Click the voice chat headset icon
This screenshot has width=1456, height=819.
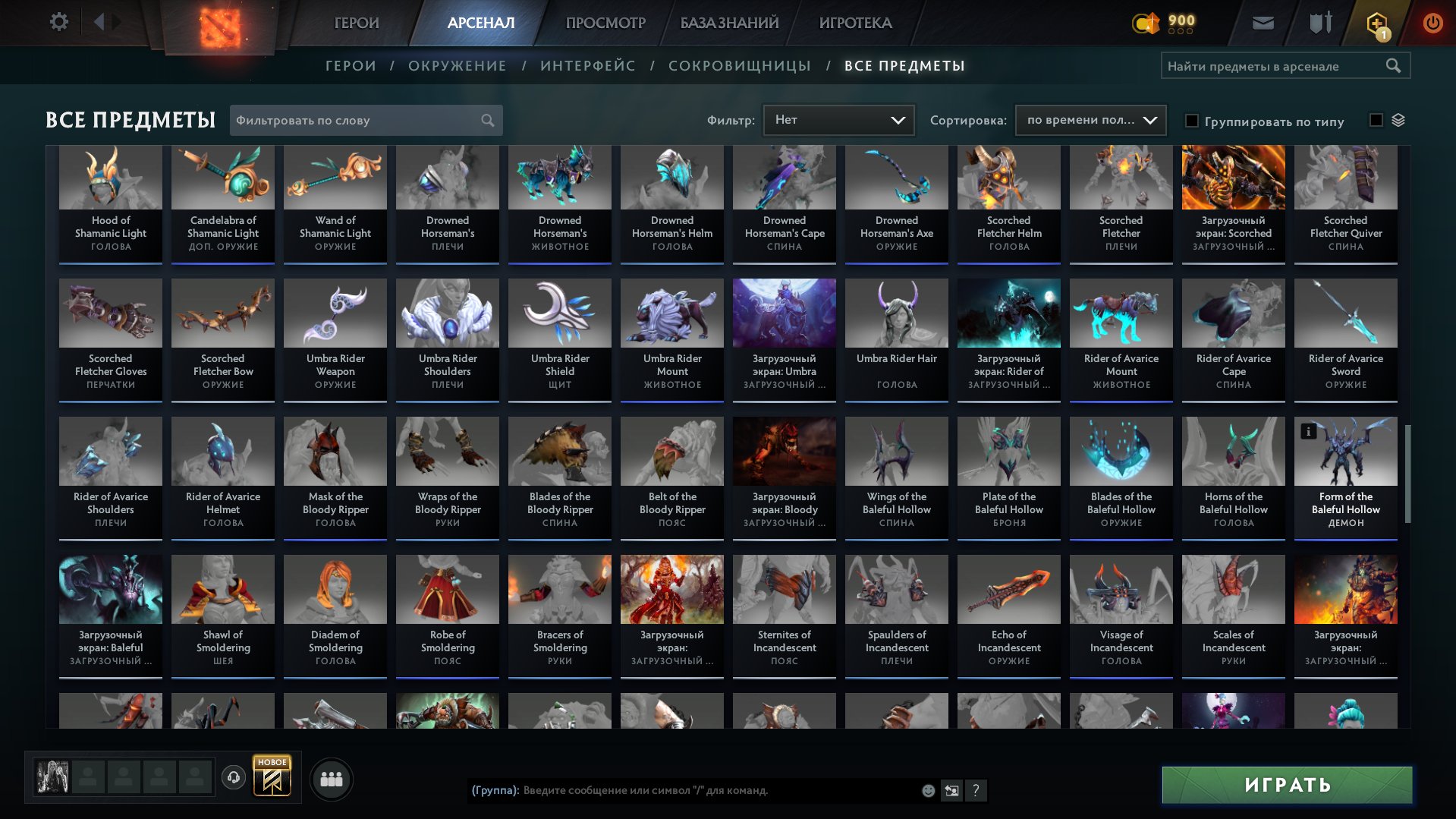click(x=233, y=778)
